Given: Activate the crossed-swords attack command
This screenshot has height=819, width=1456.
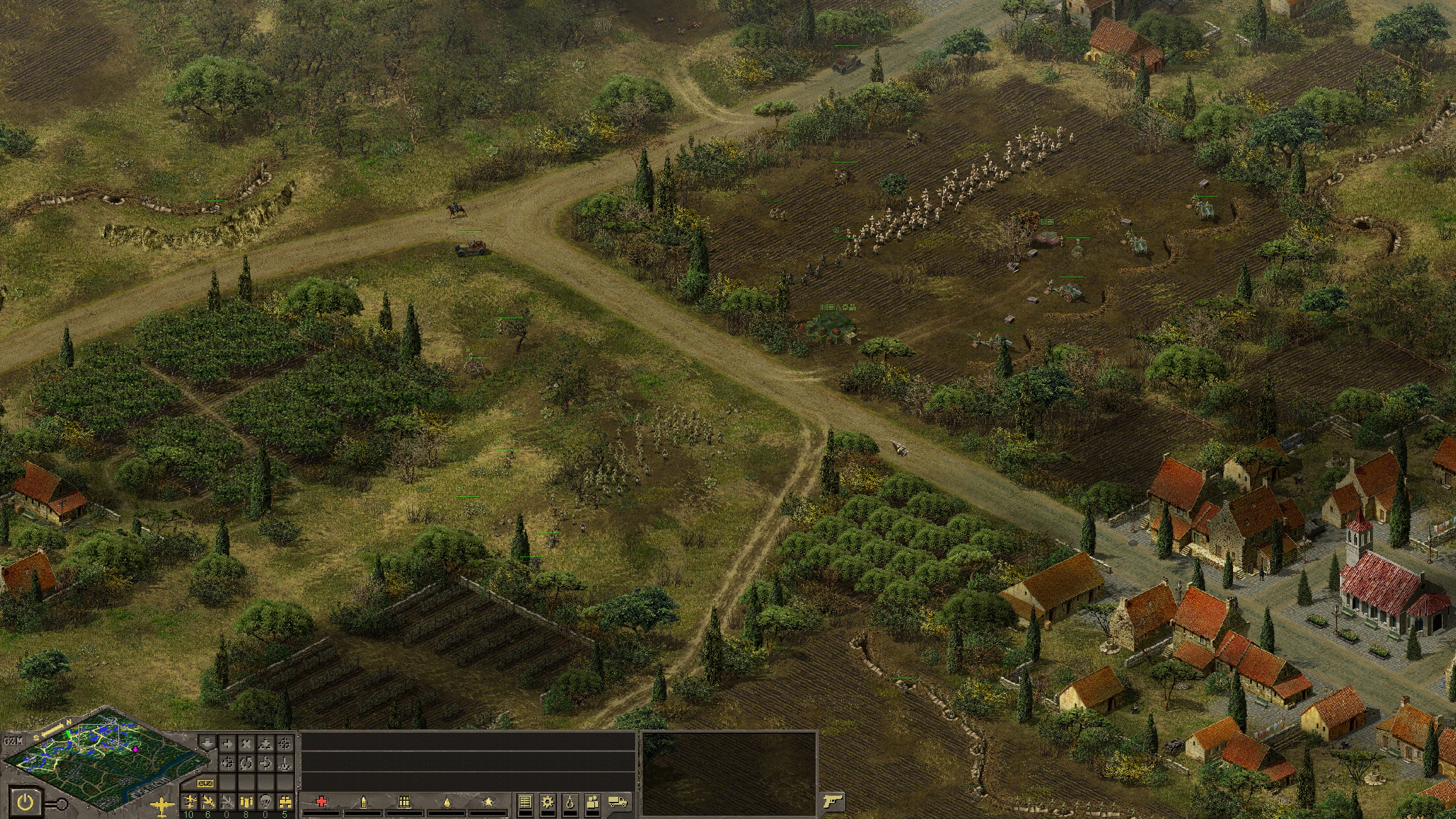Looking at the screenshot, I should (246, 744).
